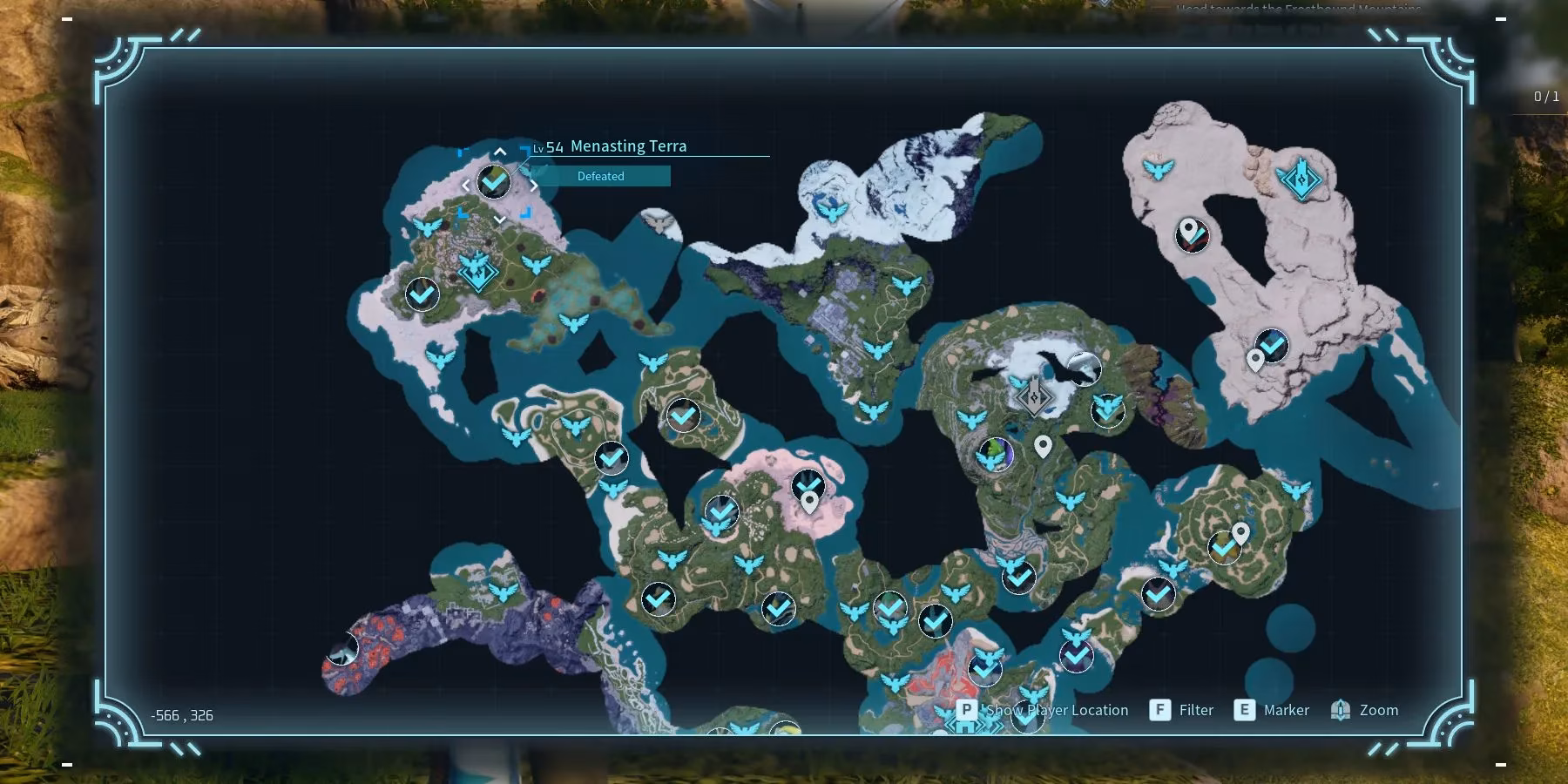The image size is (1568, 784).
Task: Click the faction tower icon near central mountains
Action: (x=1032, y=397)
